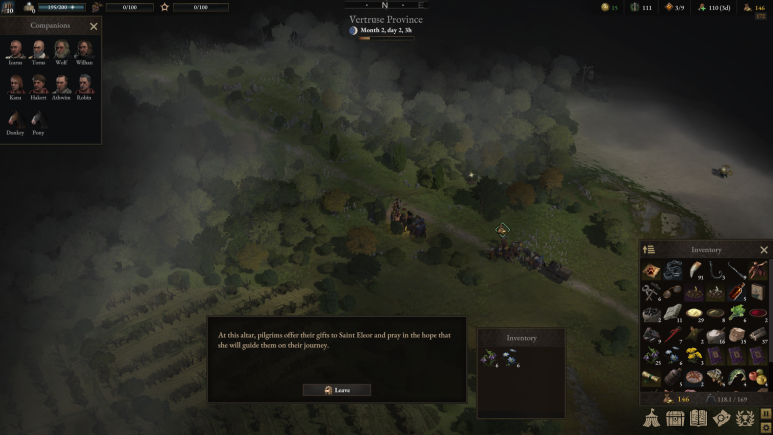Open the treasure chest inventory button
This screenshot has width=773, height=435.
point(676,418)
